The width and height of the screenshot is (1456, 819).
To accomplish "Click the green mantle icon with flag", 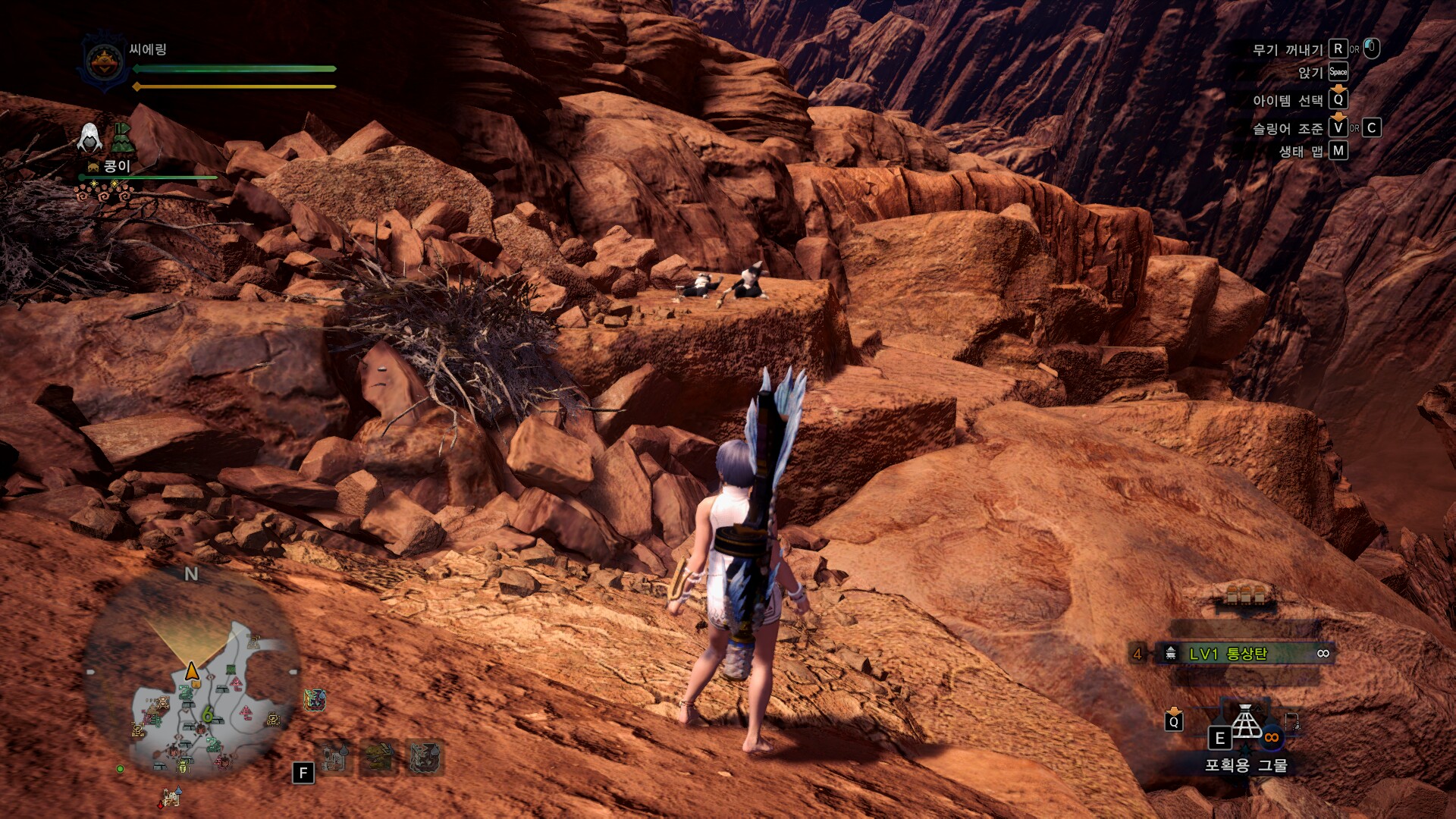I will [123, 138].
